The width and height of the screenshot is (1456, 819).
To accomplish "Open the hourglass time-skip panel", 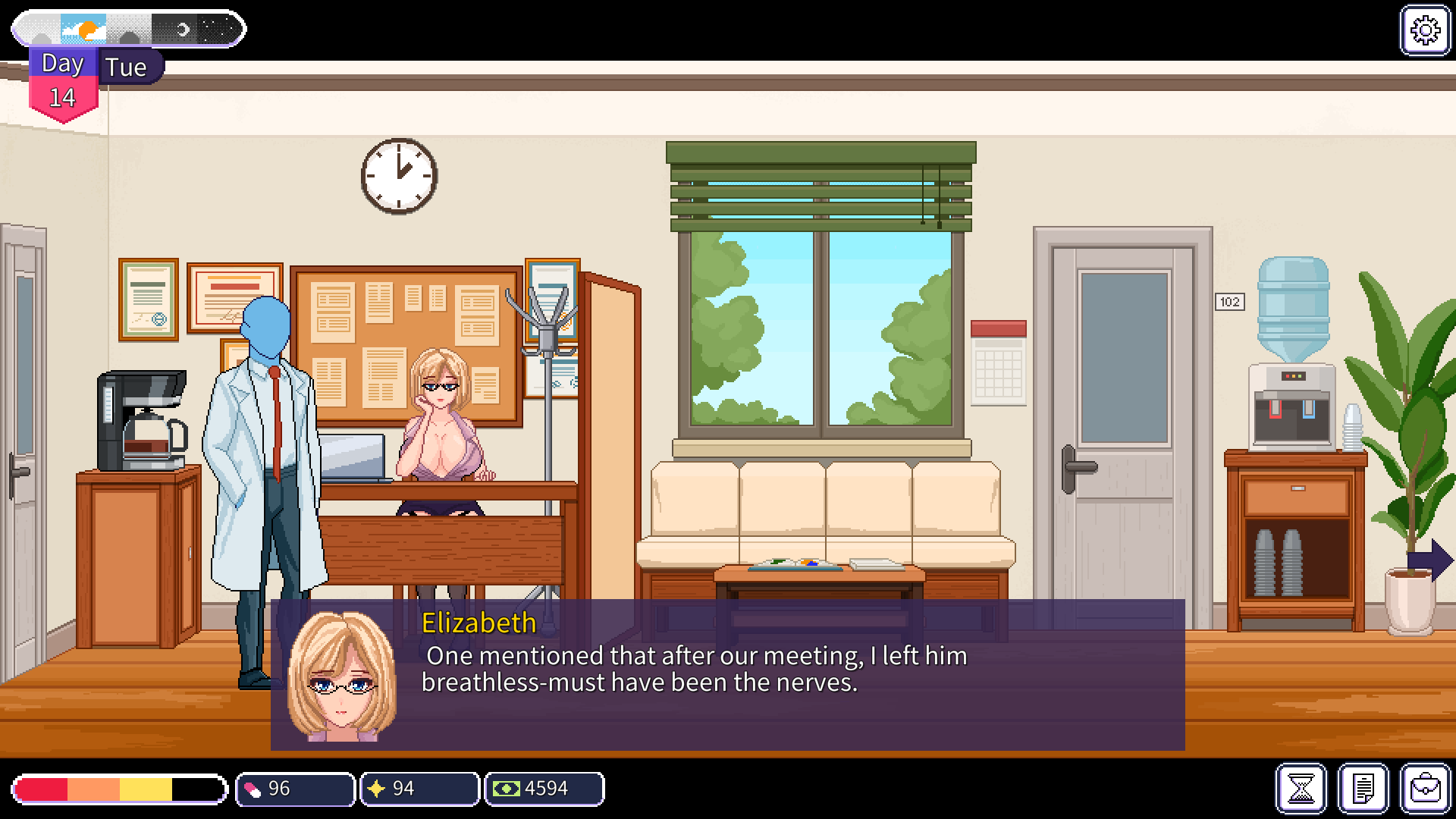I will (1301, 789).
